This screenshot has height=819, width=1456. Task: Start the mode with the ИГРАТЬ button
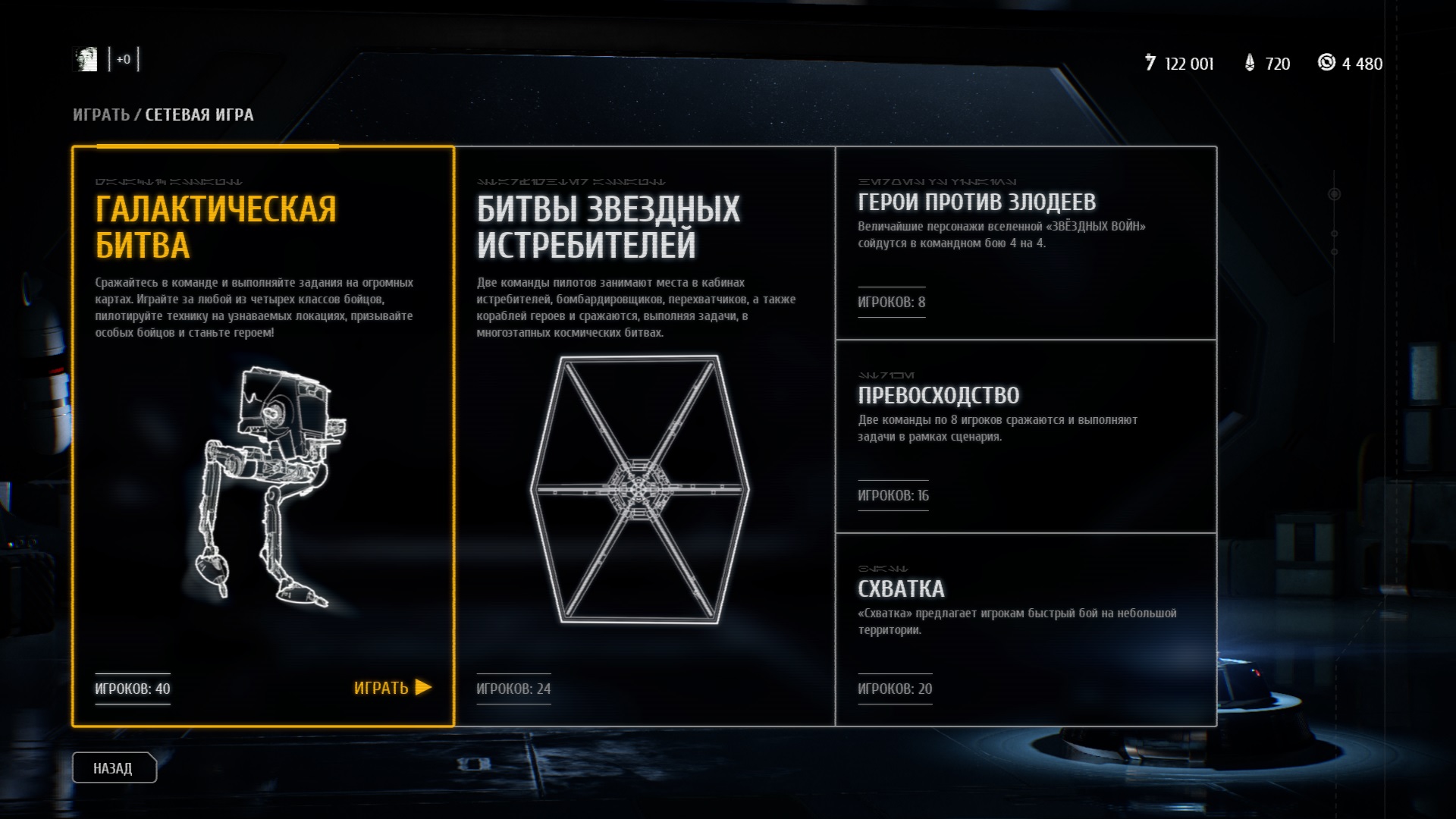coord(391,688)
